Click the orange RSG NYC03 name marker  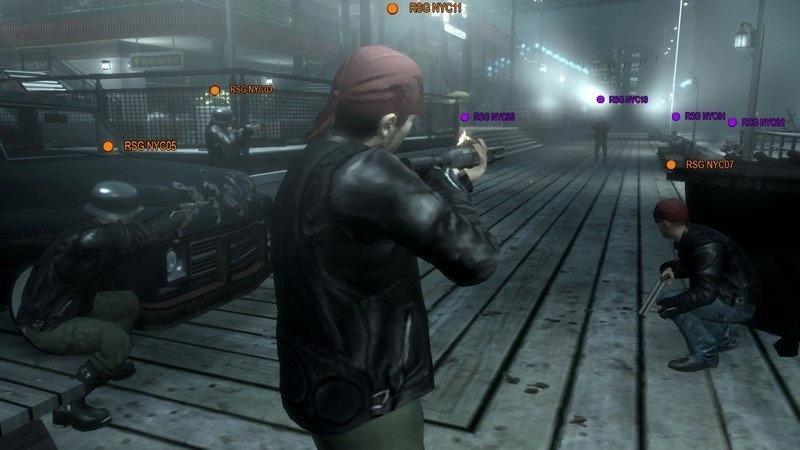coord(243,90)
